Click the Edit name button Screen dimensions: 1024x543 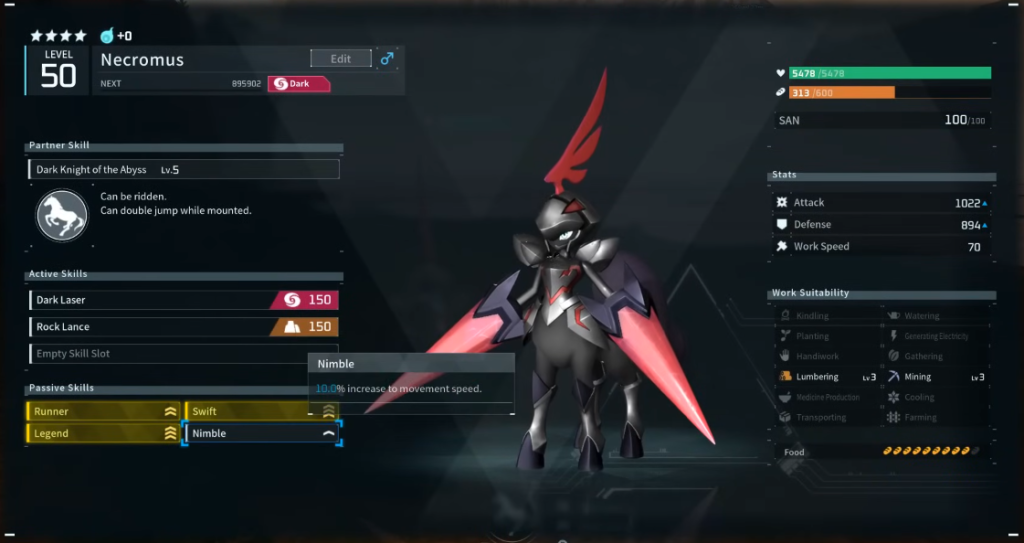point(340,59)
